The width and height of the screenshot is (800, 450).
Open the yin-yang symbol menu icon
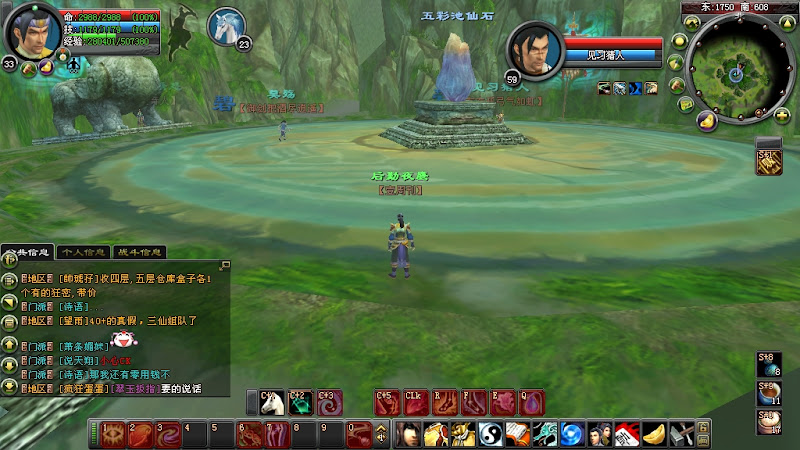pos(488,434)
